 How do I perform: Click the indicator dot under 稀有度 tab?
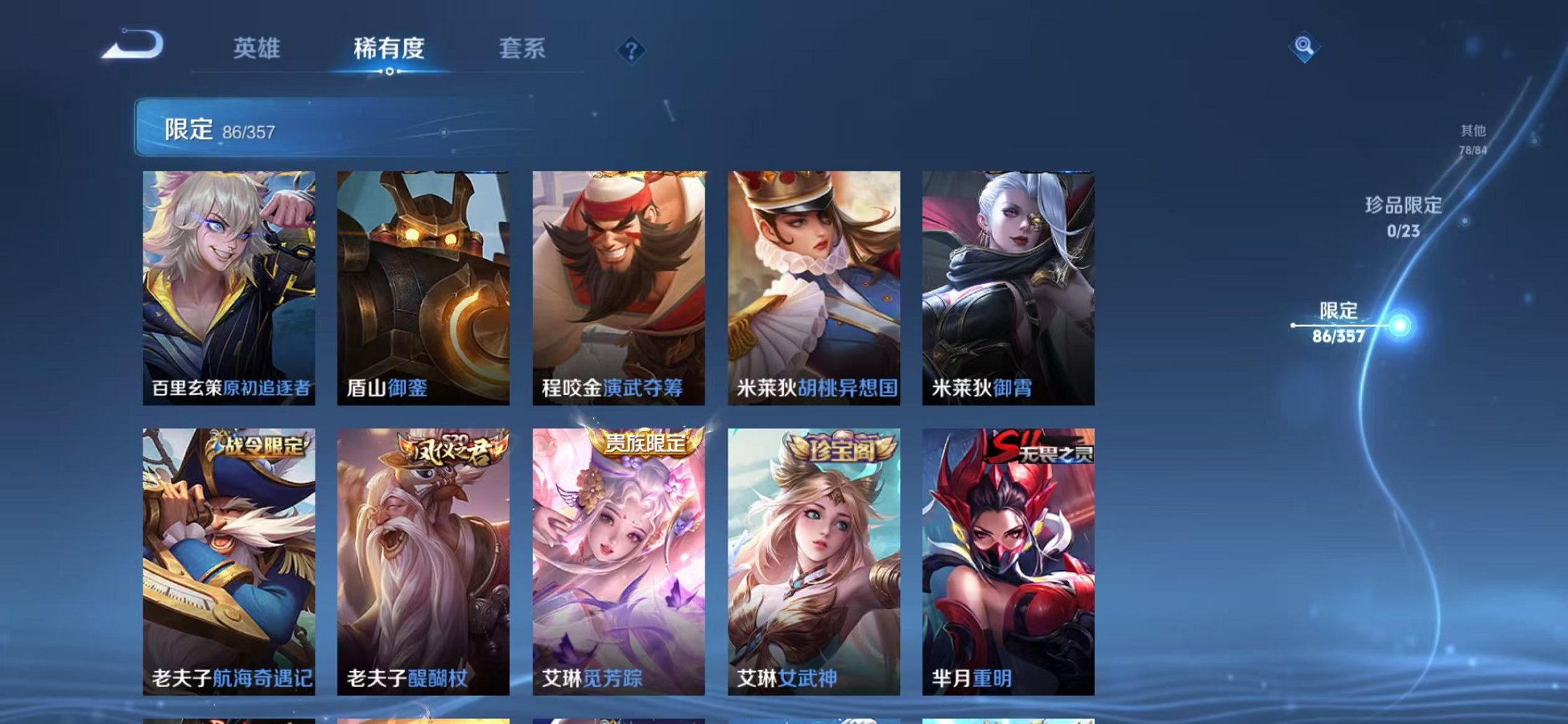pos(391,71)
